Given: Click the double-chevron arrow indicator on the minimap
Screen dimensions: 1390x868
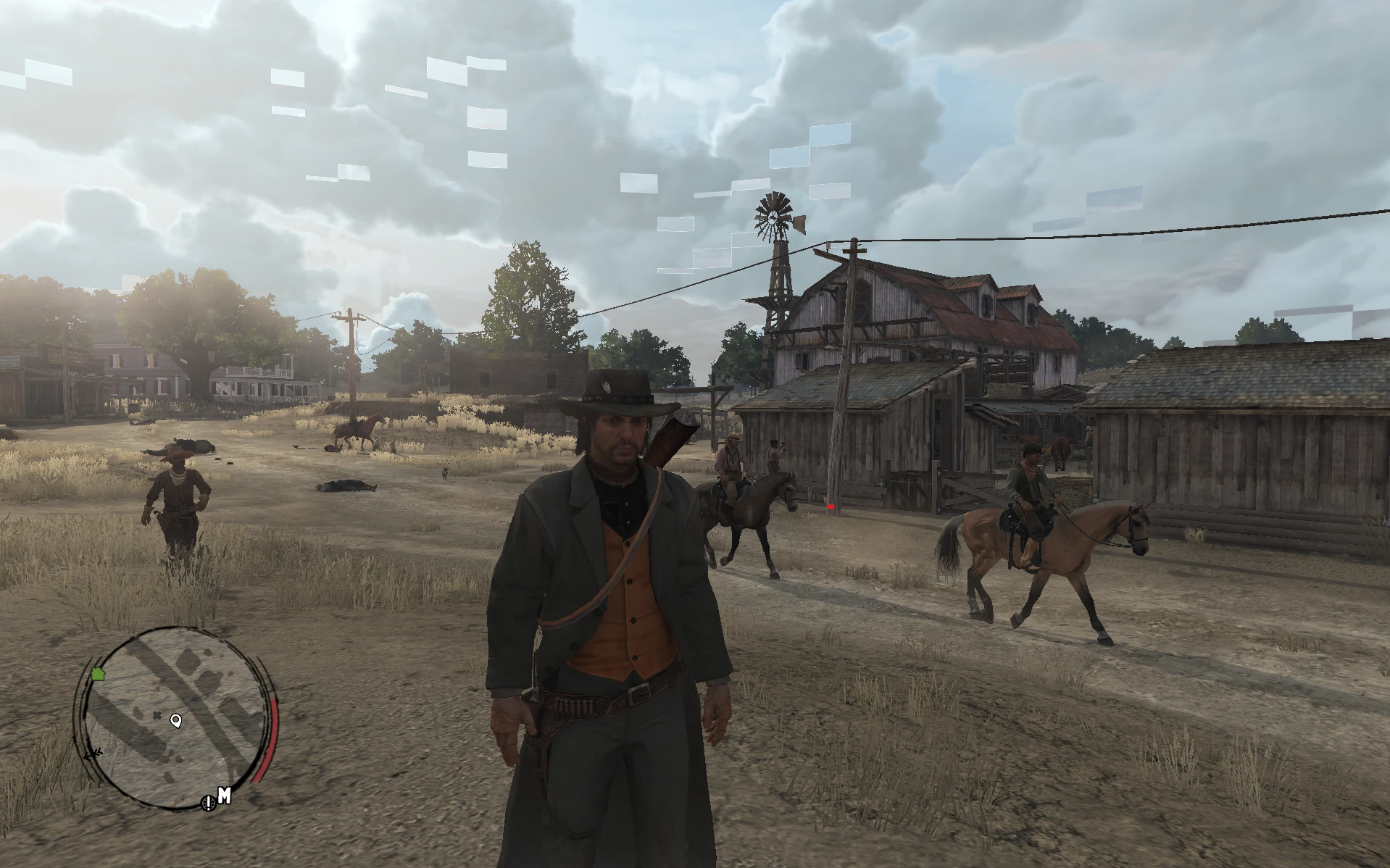Looking at the screenshot, I should 93,756.
